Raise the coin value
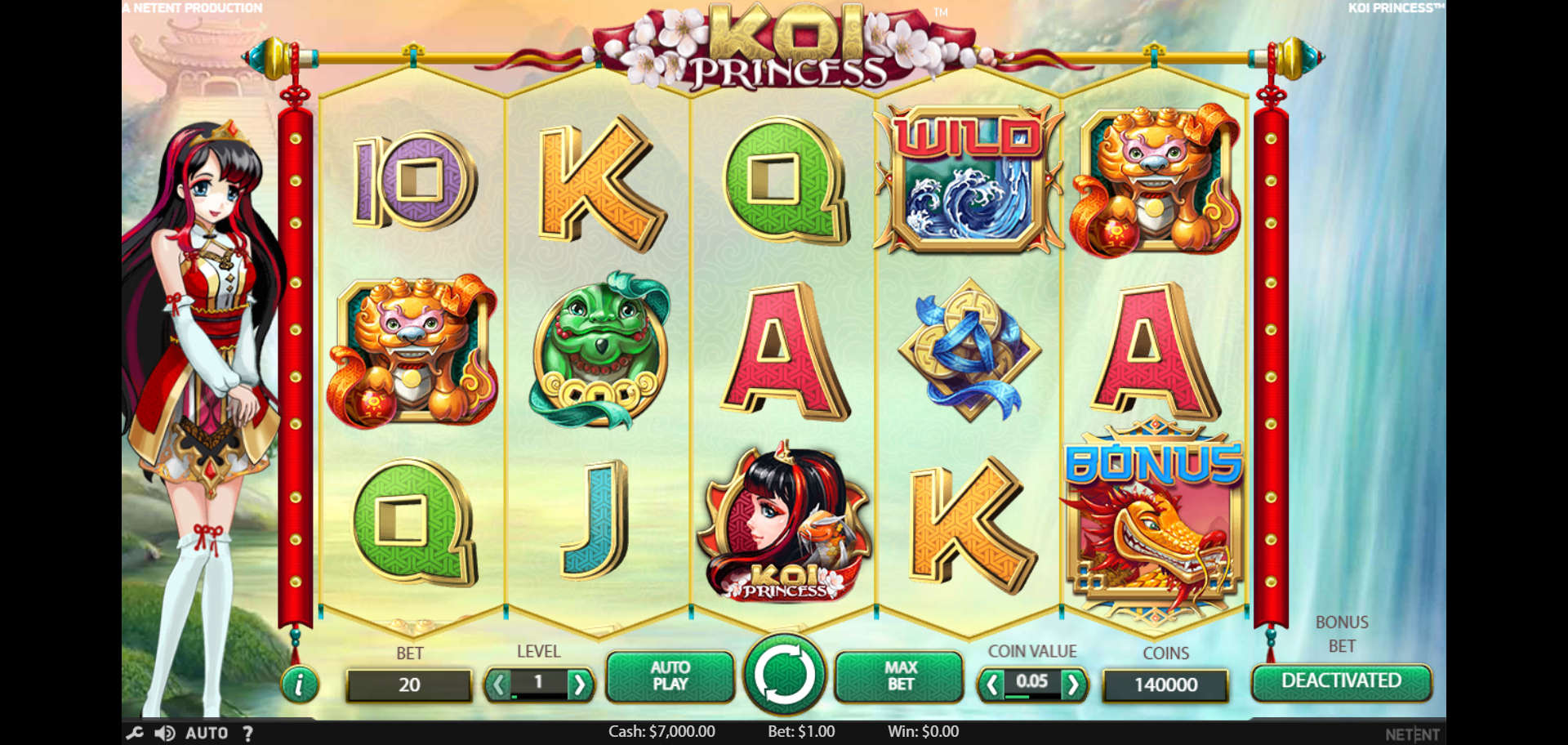Image resolution: width=1568 pixels, height=745 pixels. coord(1073,684)
